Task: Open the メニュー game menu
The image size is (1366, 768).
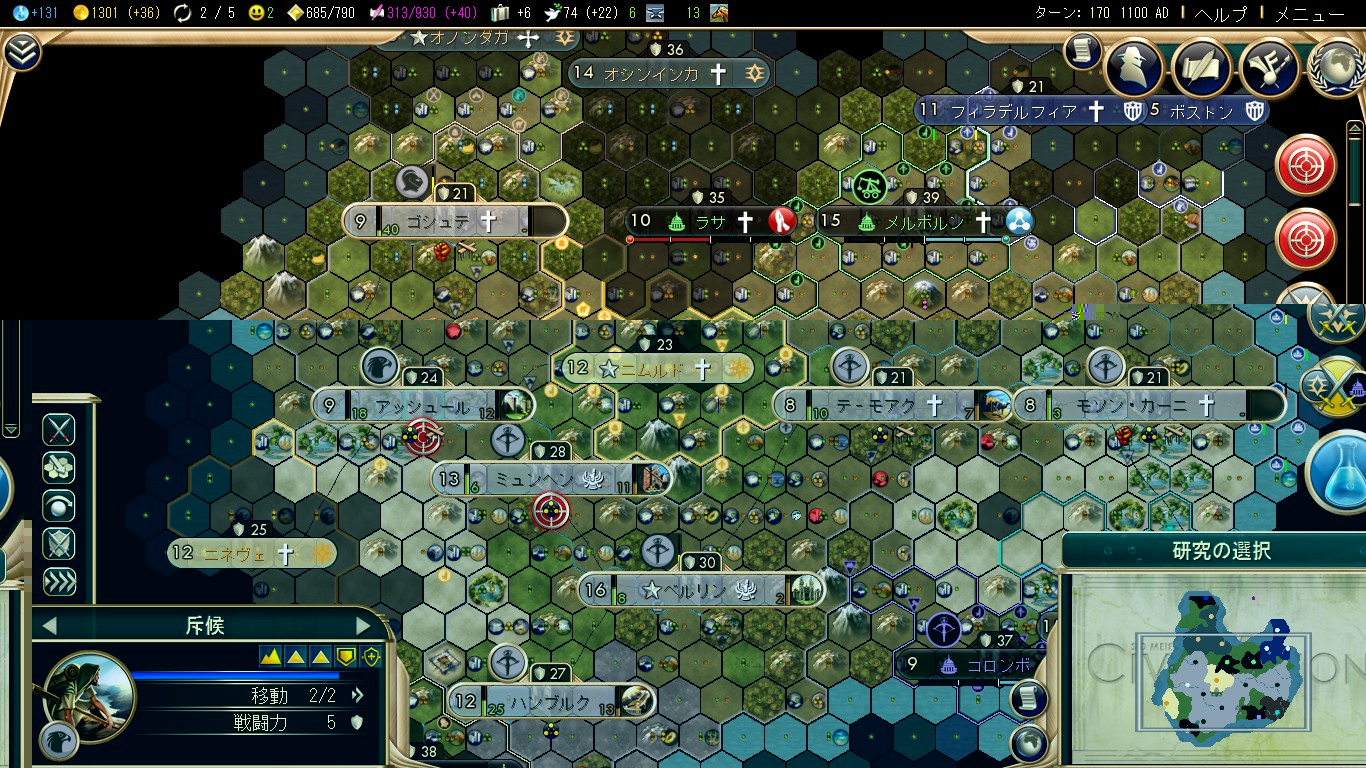Action: pyautogui.click(x=1311, y=14)
